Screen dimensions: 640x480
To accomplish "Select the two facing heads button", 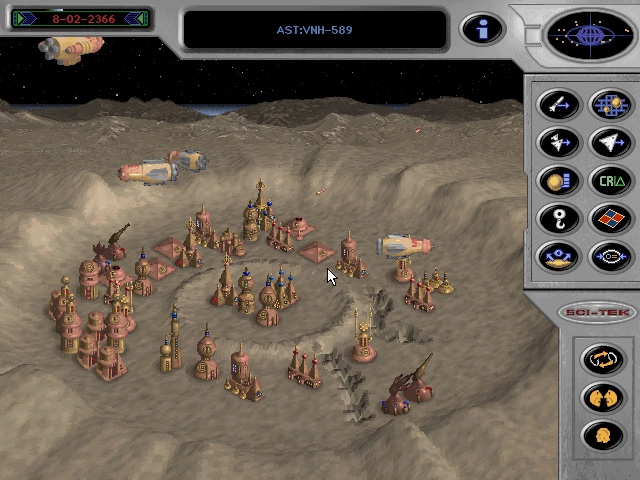I will [604, 397].
